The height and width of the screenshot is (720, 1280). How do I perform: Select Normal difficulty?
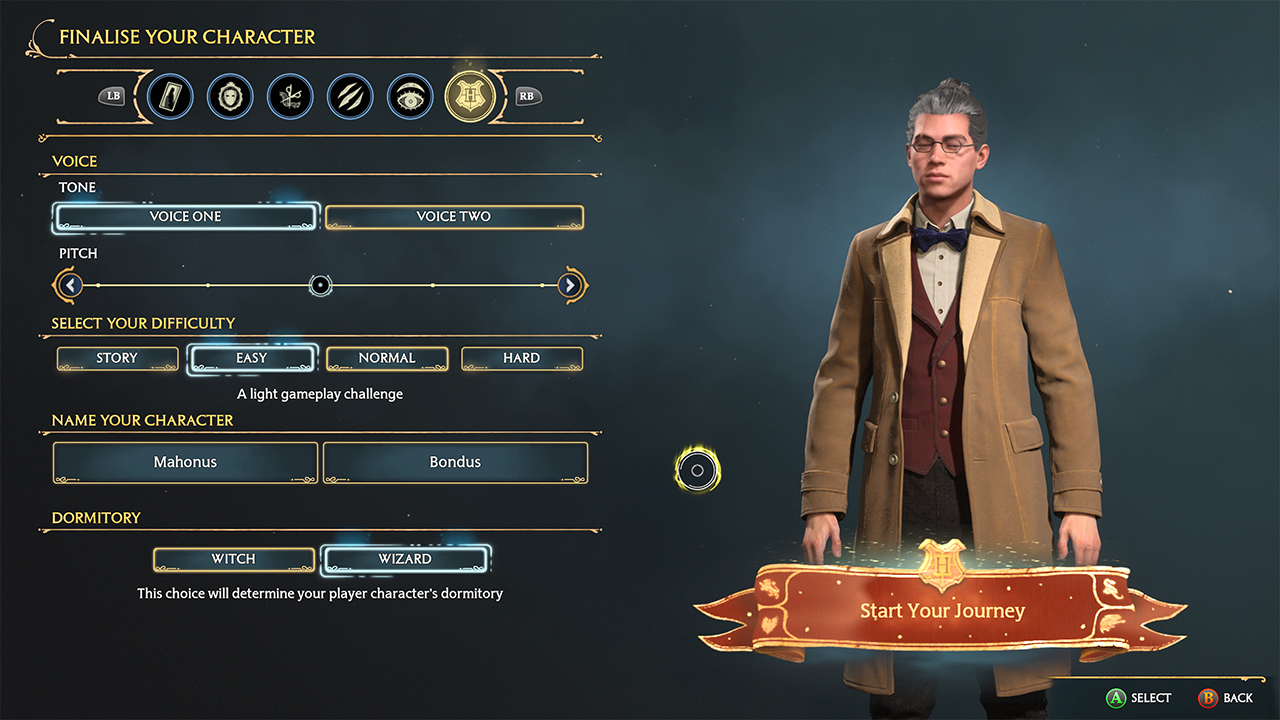387,358
